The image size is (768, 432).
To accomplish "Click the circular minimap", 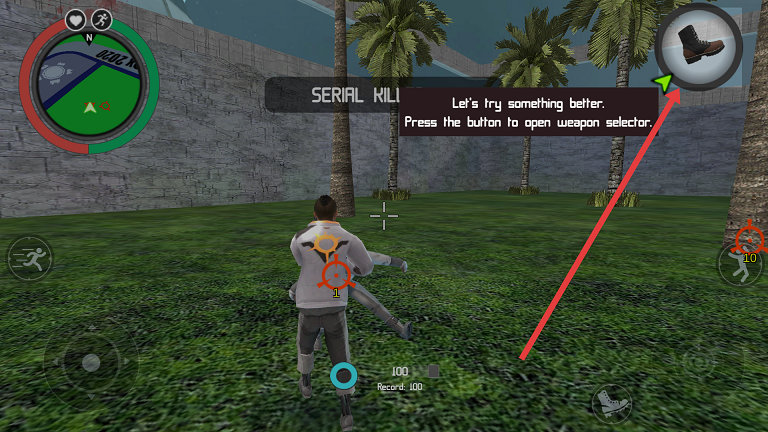I will pos(89,88).
